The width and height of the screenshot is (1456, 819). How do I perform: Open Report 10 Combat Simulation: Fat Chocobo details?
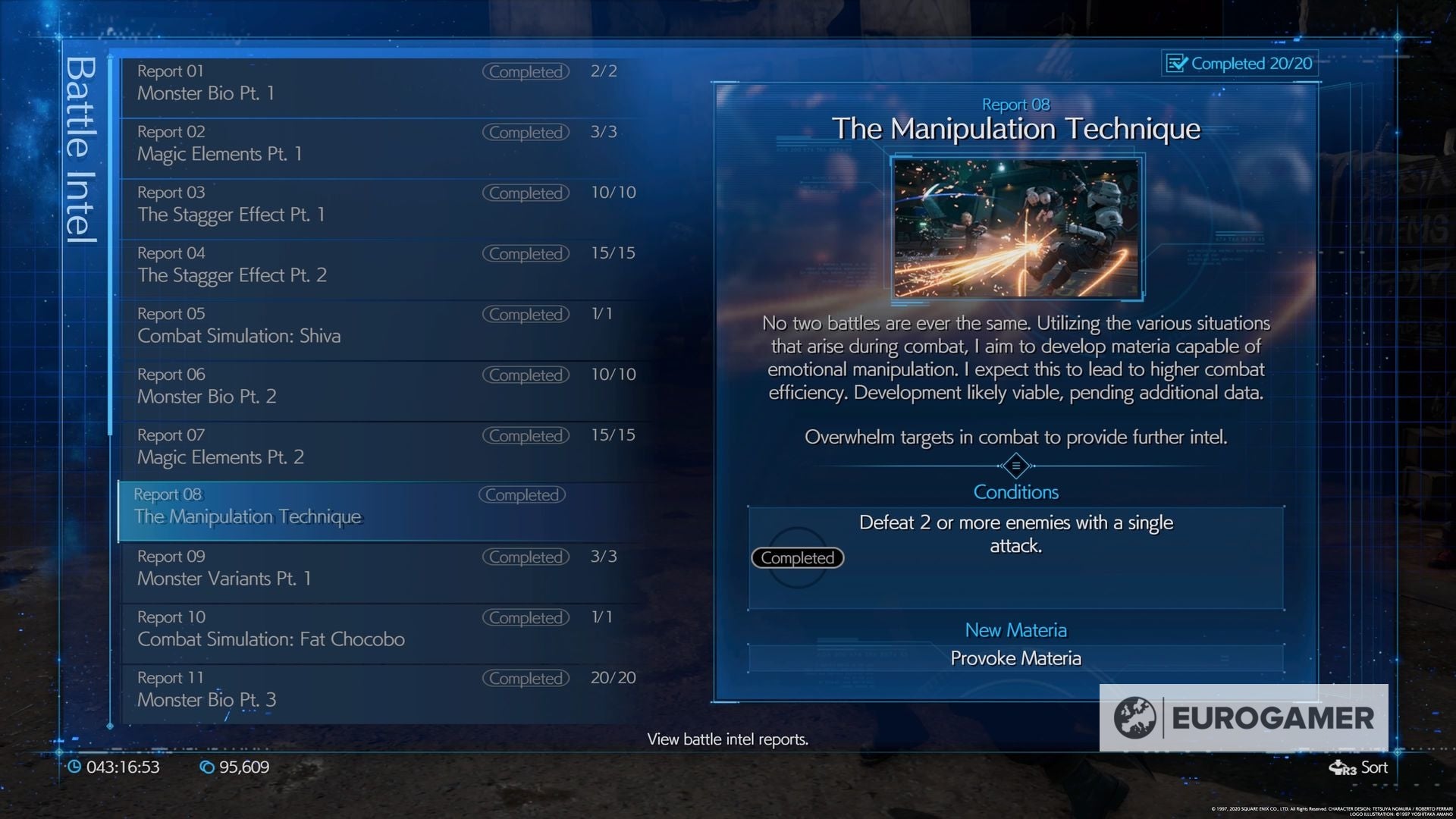[303, 628]
